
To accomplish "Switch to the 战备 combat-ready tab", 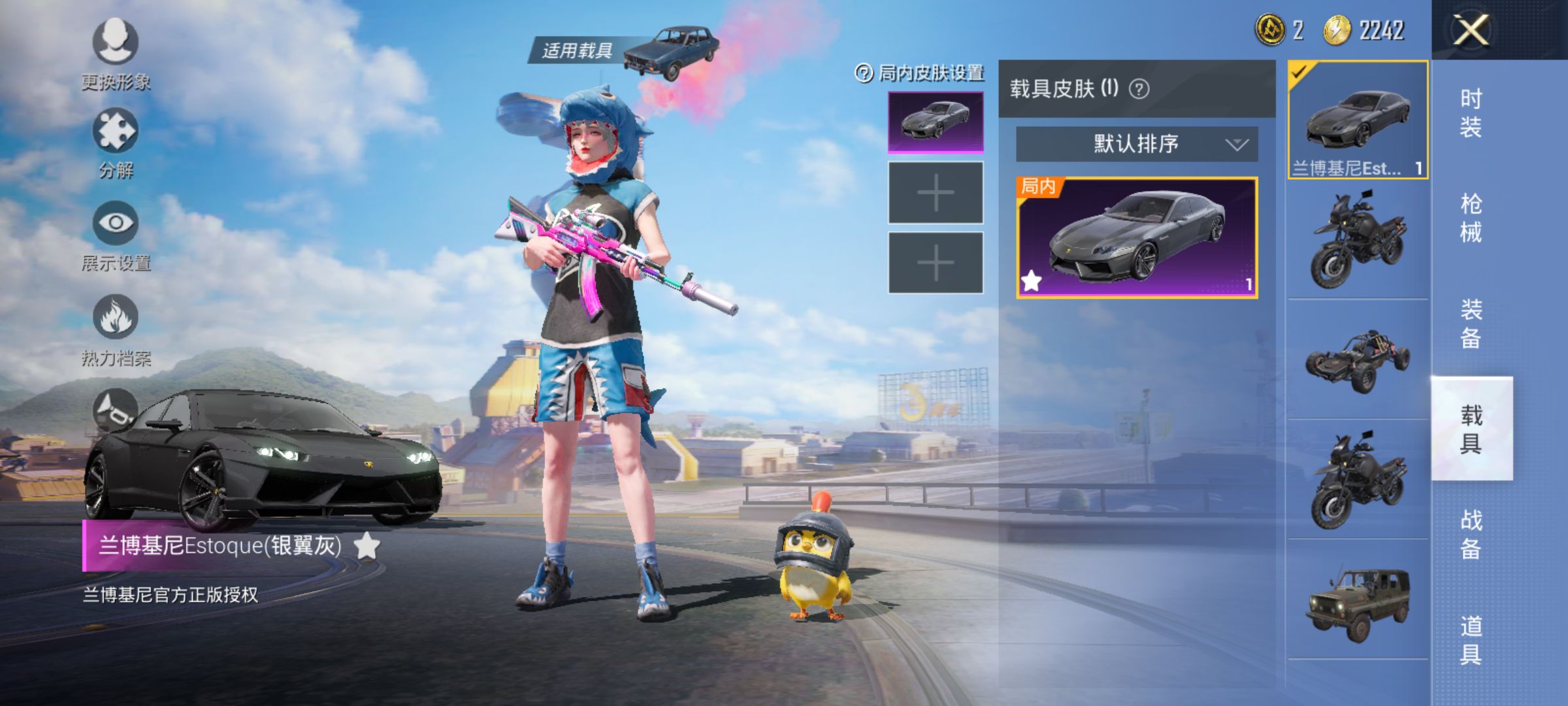I will click(1471, 535).
